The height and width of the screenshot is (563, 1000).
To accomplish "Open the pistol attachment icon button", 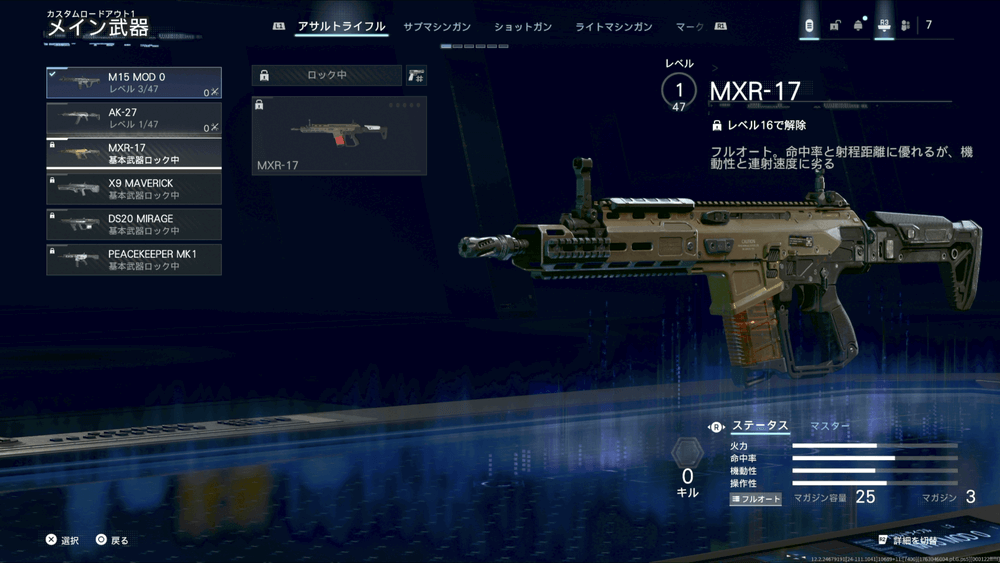I will (416, 75).
